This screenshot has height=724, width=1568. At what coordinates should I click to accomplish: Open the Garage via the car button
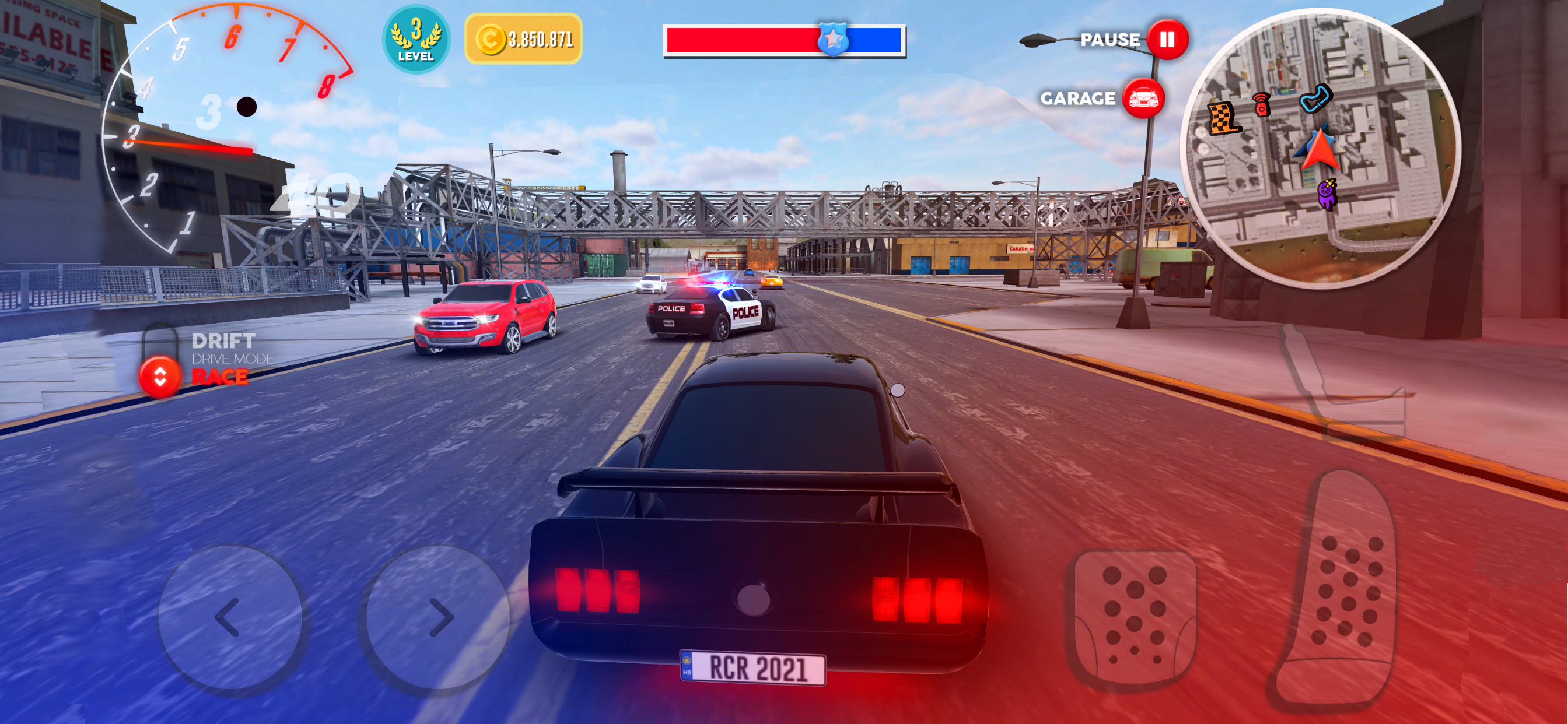[1143, 99]
